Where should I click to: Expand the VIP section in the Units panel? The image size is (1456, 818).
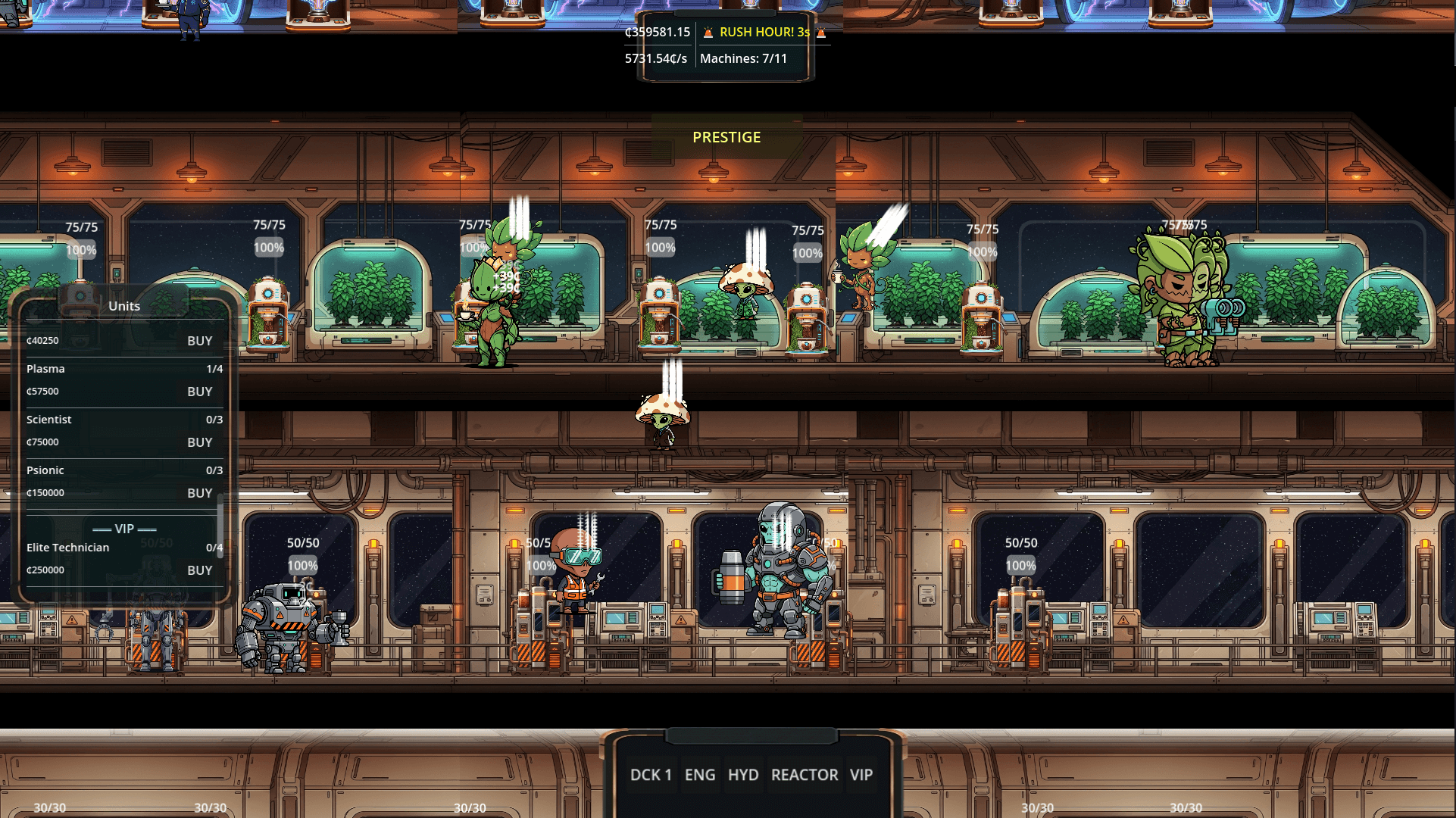[123, 528]
